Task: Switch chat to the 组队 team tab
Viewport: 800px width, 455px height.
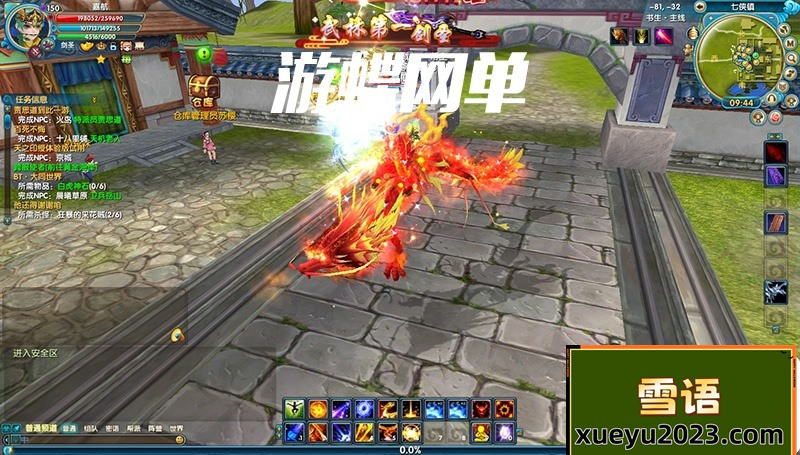Action: [x=91, y=428]
